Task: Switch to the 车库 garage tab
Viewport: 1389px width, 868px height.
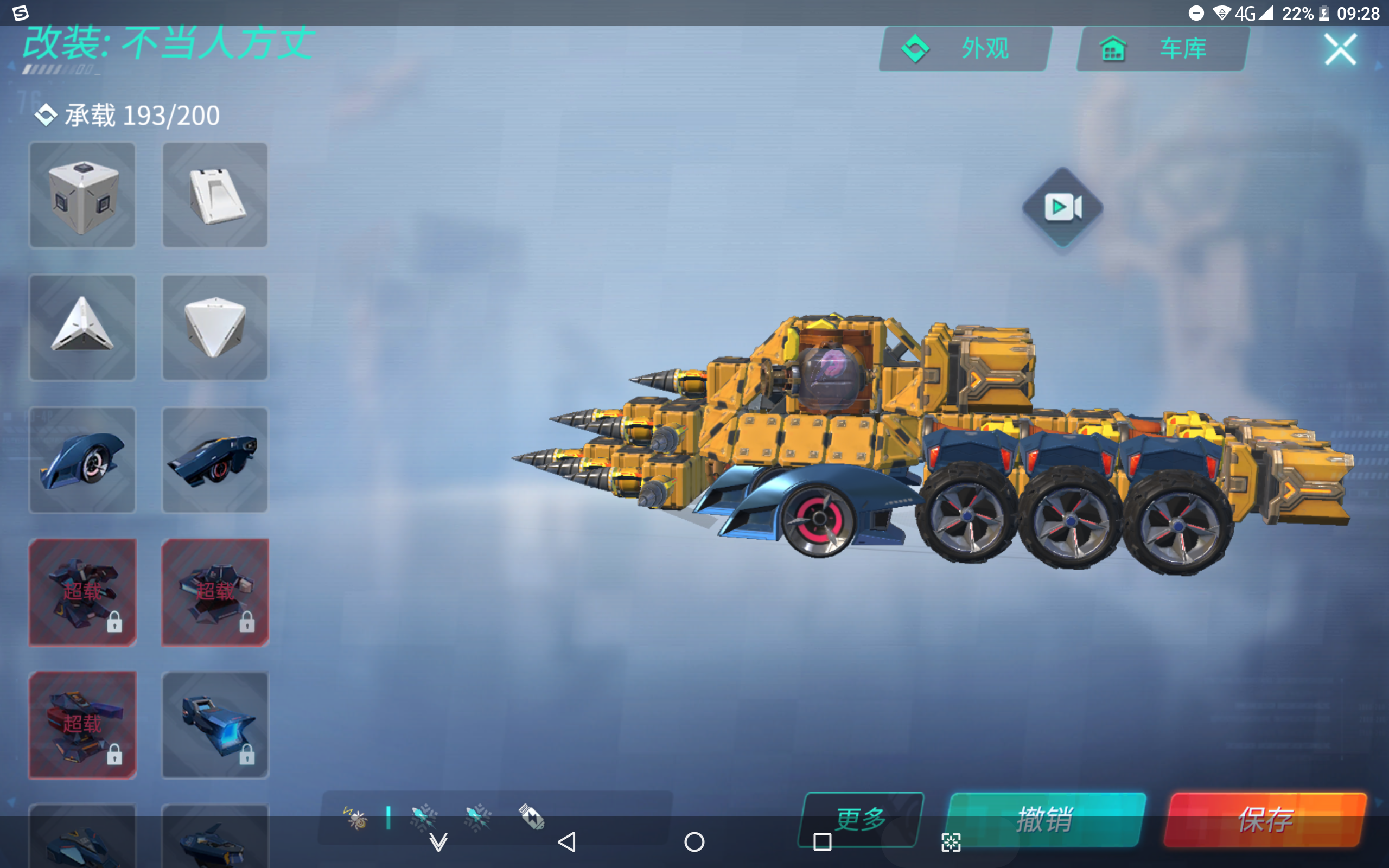Action: [1161, 48]
